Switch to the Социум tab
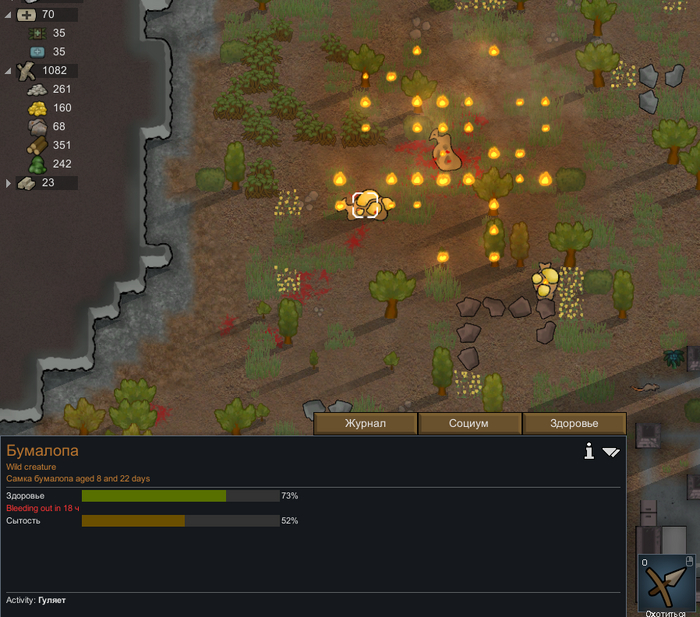The image size is (700, 617). tap(469, 424)
